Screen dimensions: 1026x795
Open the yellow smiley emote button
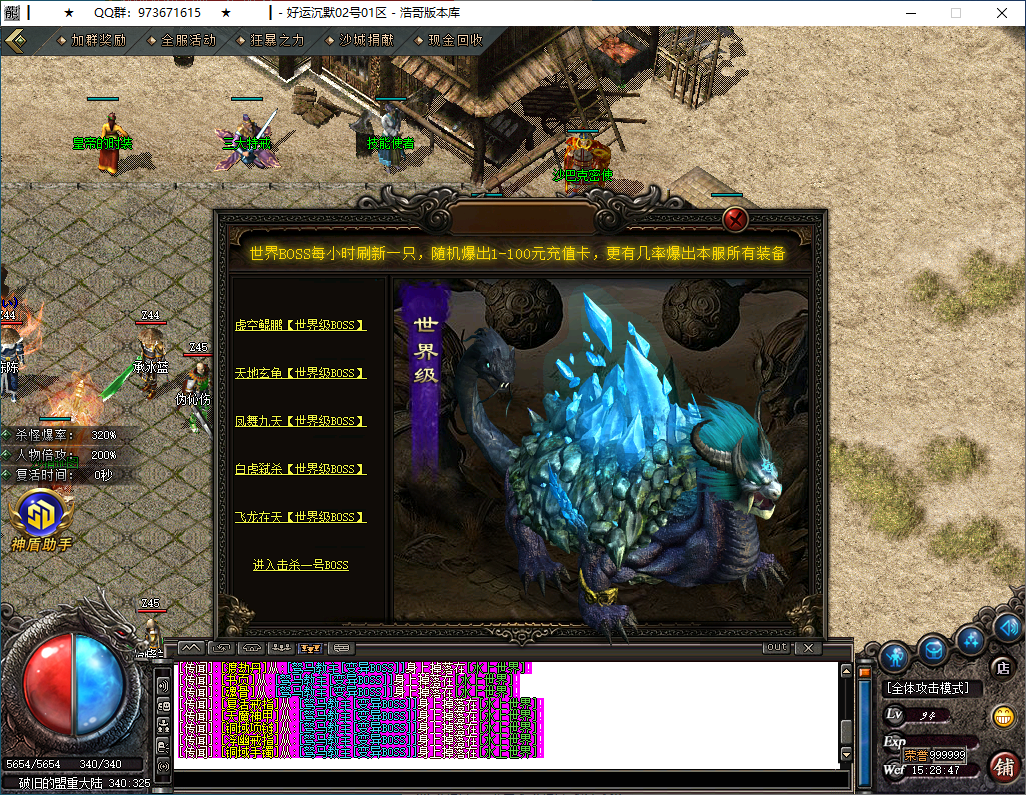(x=1001, y=716)
